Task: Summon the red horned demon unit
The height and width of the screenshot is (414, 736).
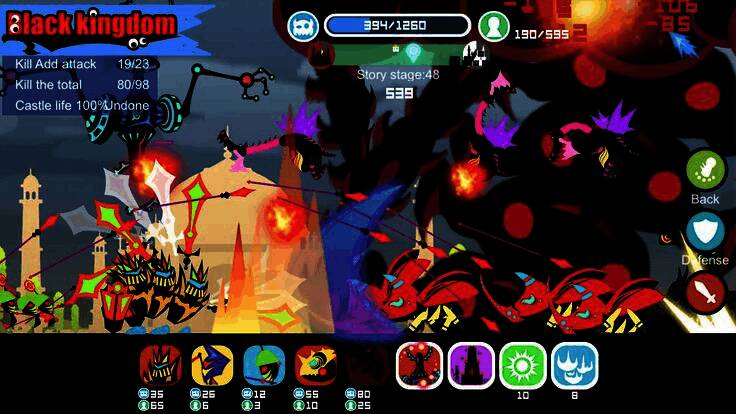Action: coord(160,365)
